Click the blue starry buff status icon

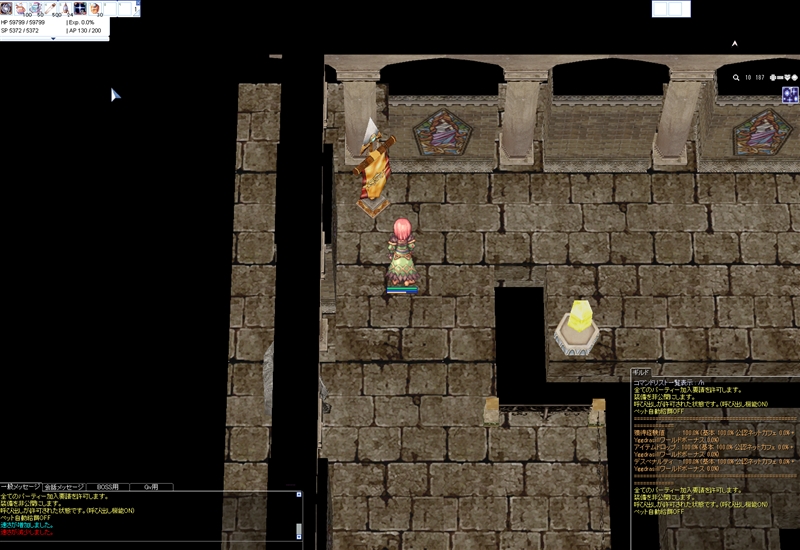tap(790, 95)
